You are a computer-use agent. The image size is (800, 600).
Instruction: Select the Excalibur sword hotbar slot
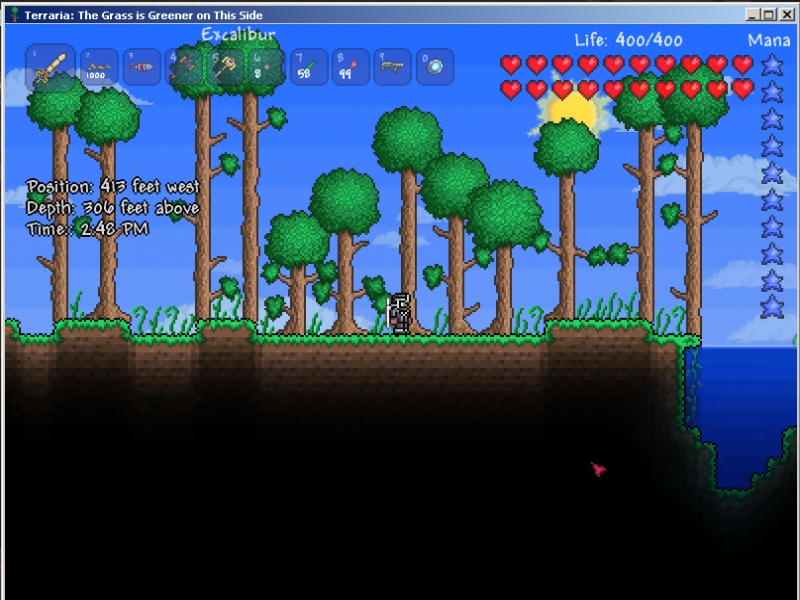[x=50, y=69]
